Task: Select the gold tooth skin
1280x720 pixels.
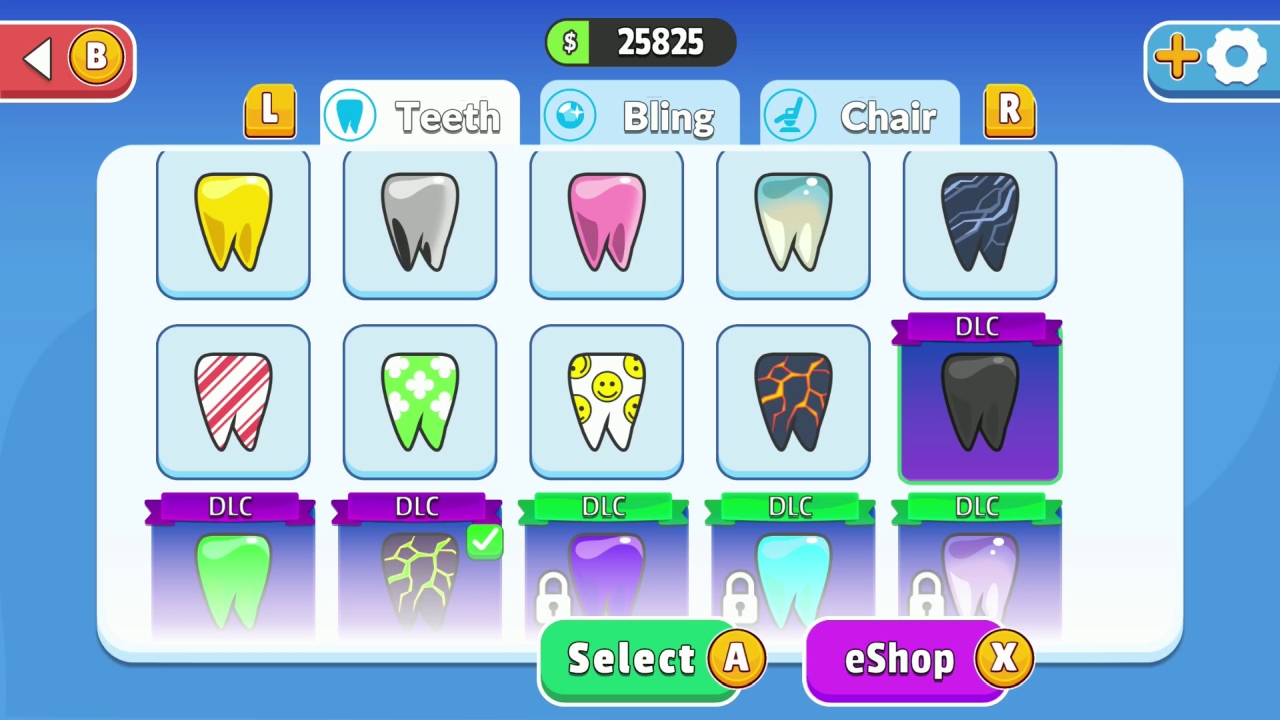Action: tap(232, 222)
